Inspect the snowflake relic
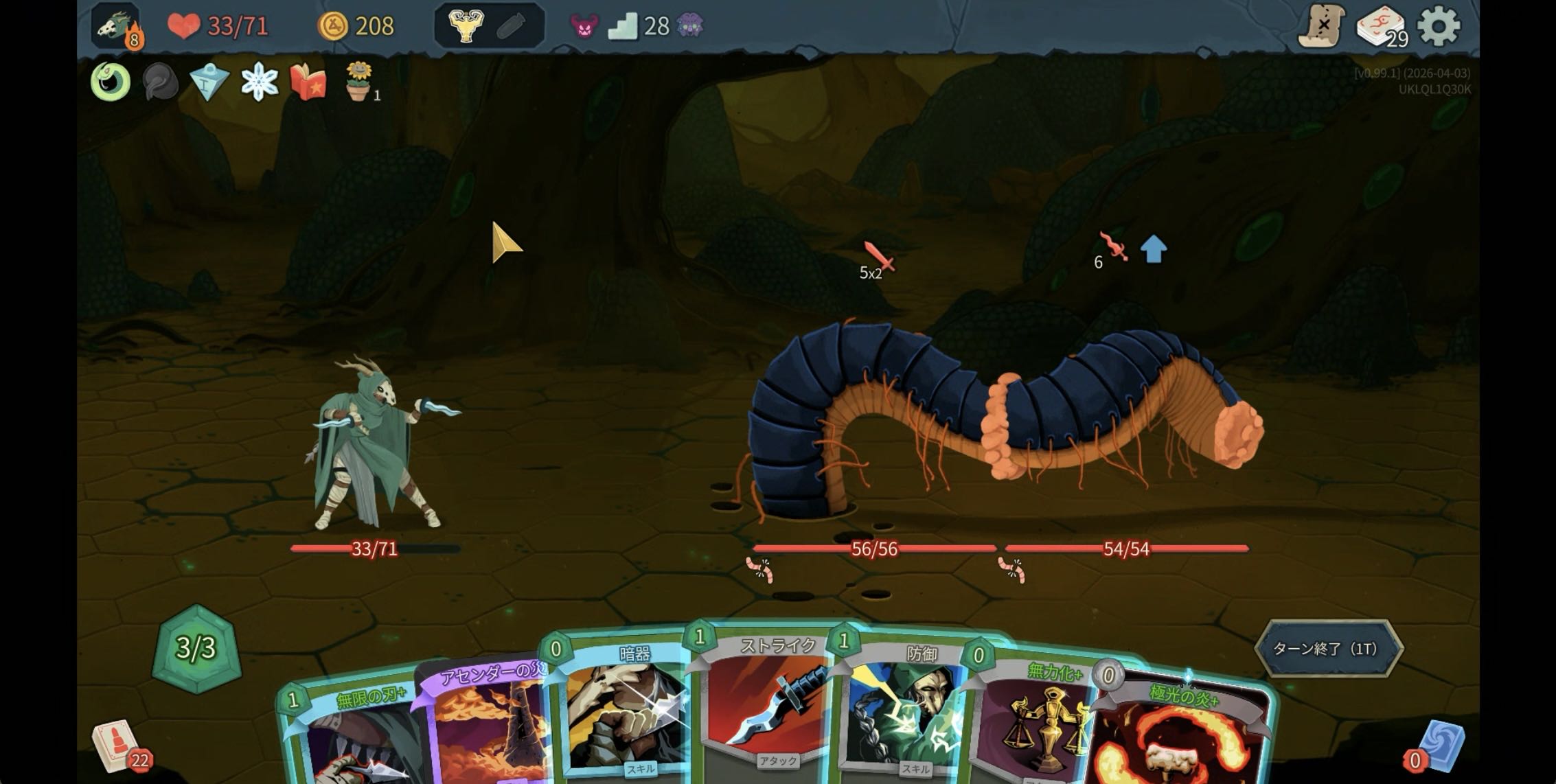Viewport: 1556px width, 784px height. [x=260, y=82]
